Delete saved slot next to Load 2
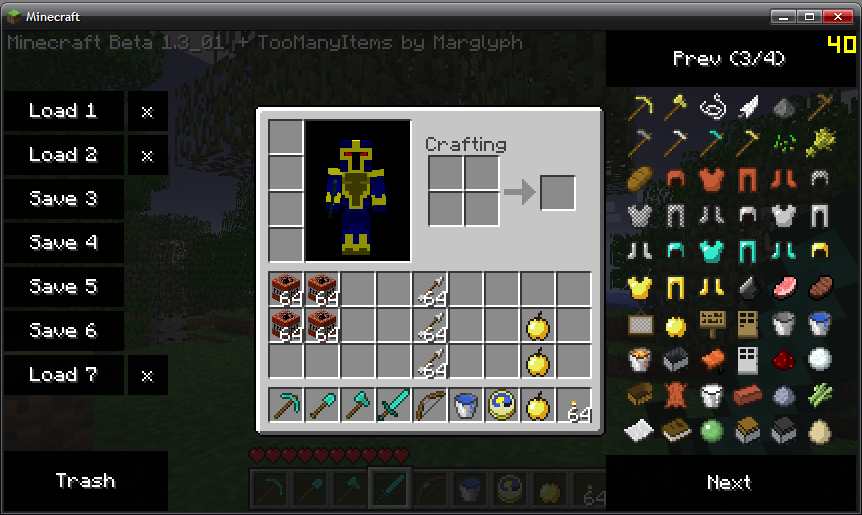The height and width of the screenshot is (515, 862). click(147, 155)
